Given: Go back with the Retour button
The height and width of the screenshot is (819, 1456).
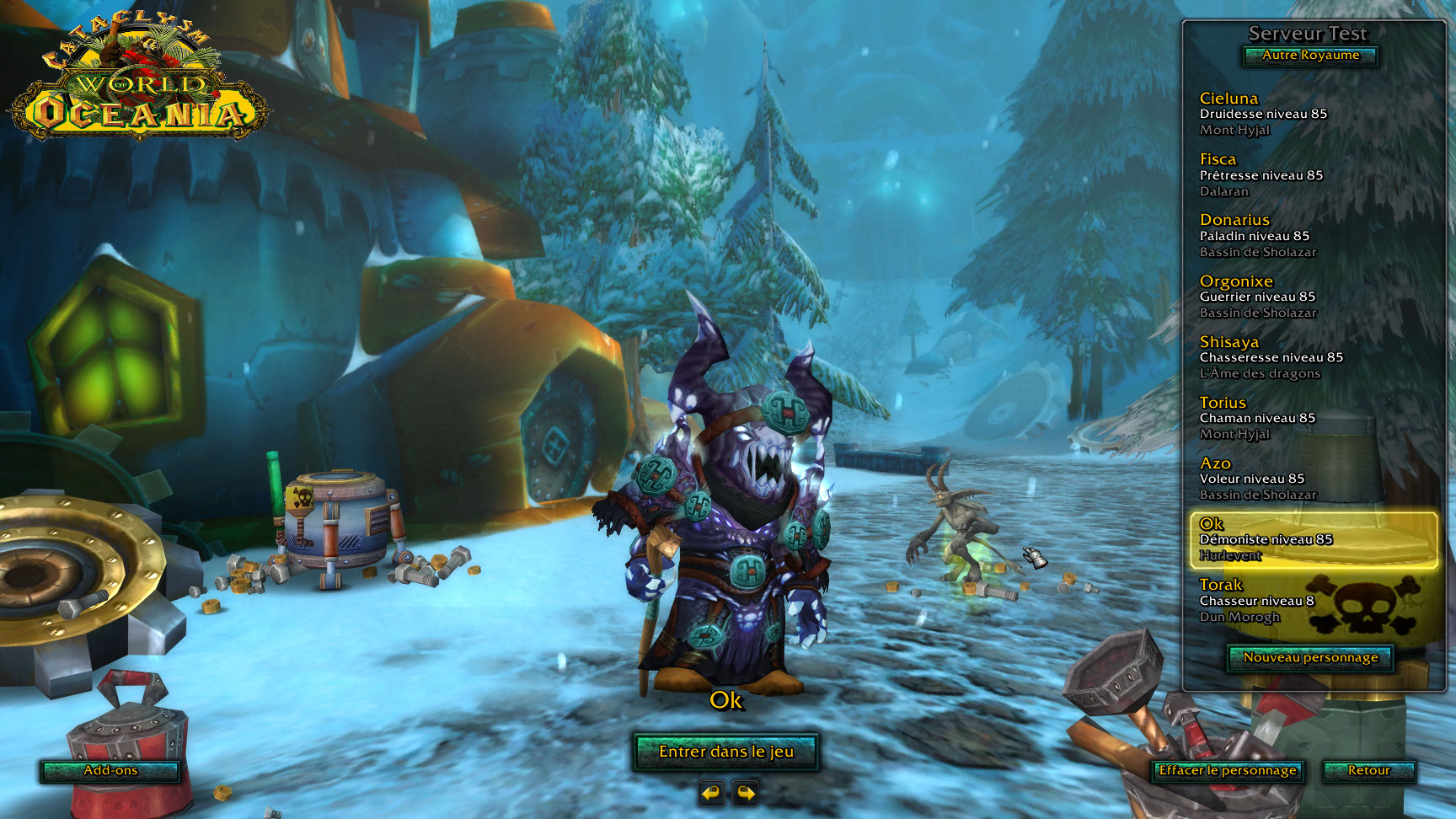Looking at the screenshot, I should point(1368,771).
